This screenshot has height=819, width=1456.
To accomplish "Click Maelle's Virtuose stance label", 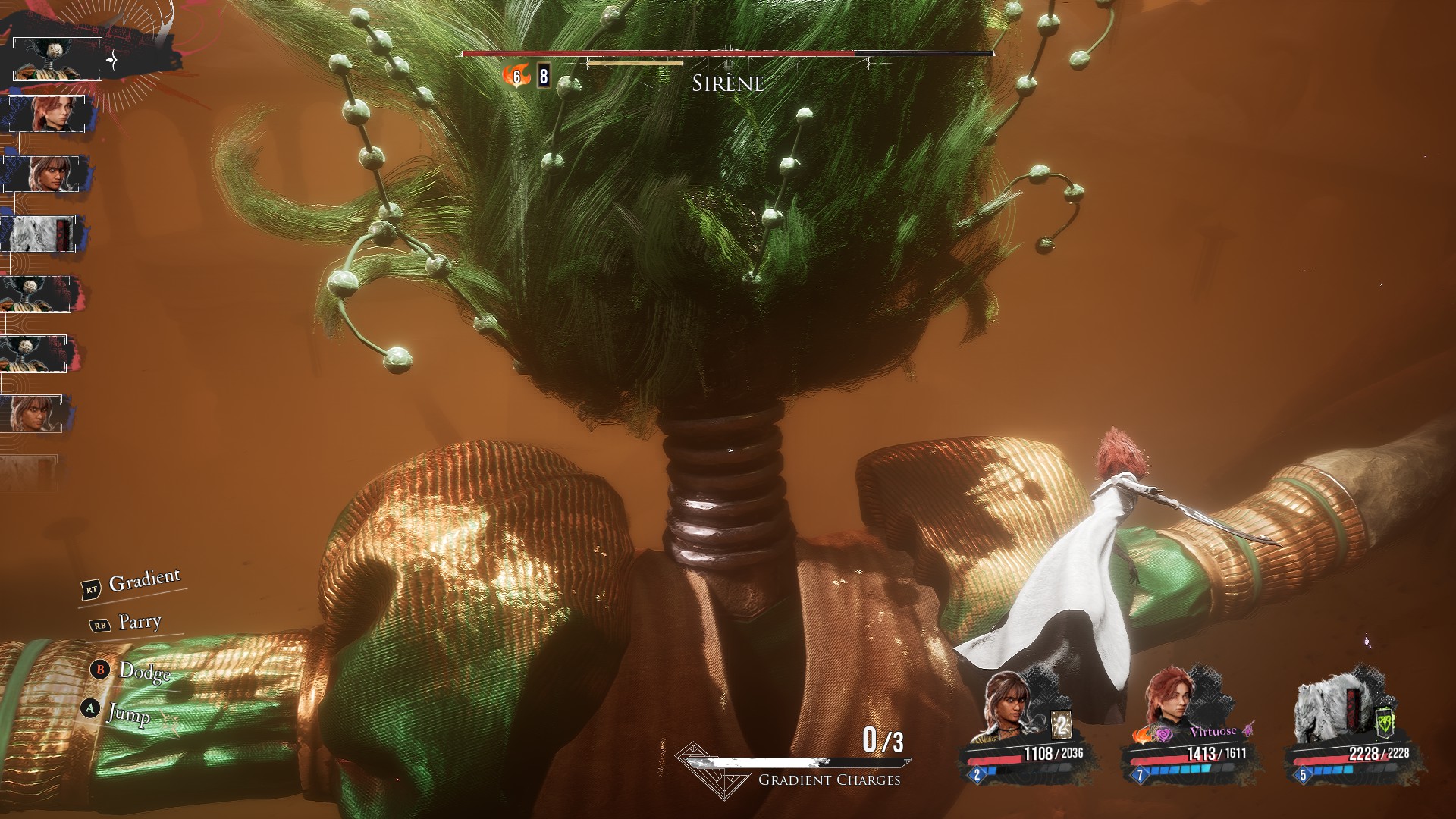I will click(x=1213, y=732).
